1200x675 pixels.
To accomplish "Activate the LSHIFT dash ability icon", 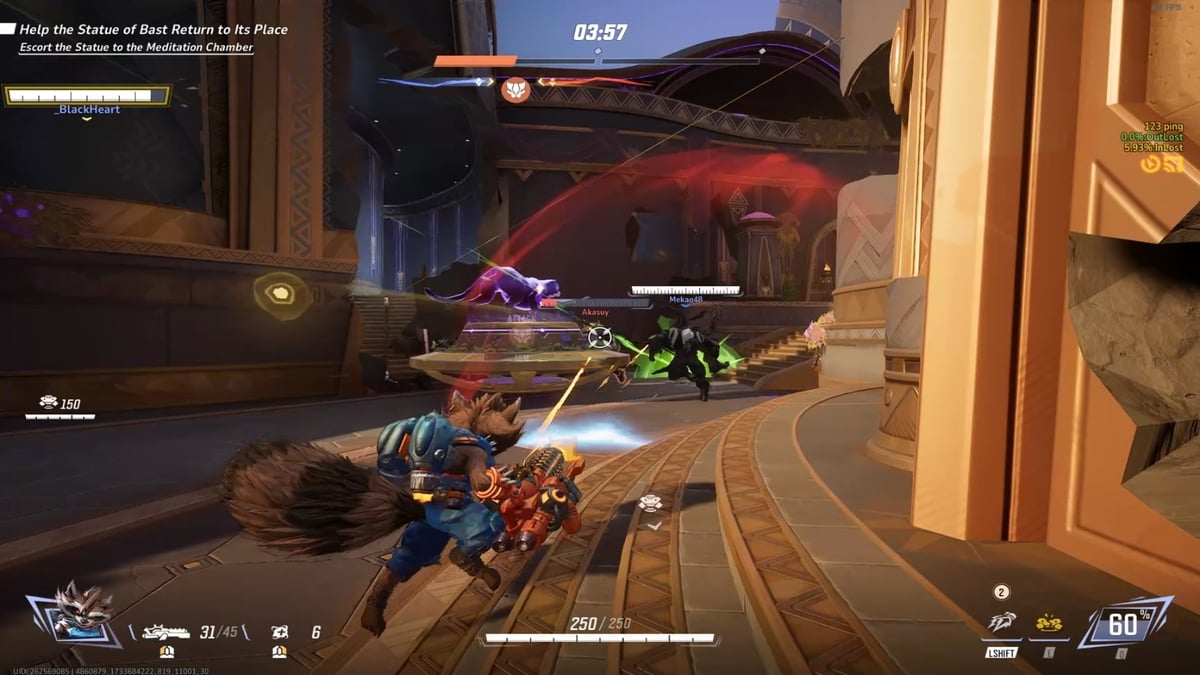I will (x=1001, y=624).
